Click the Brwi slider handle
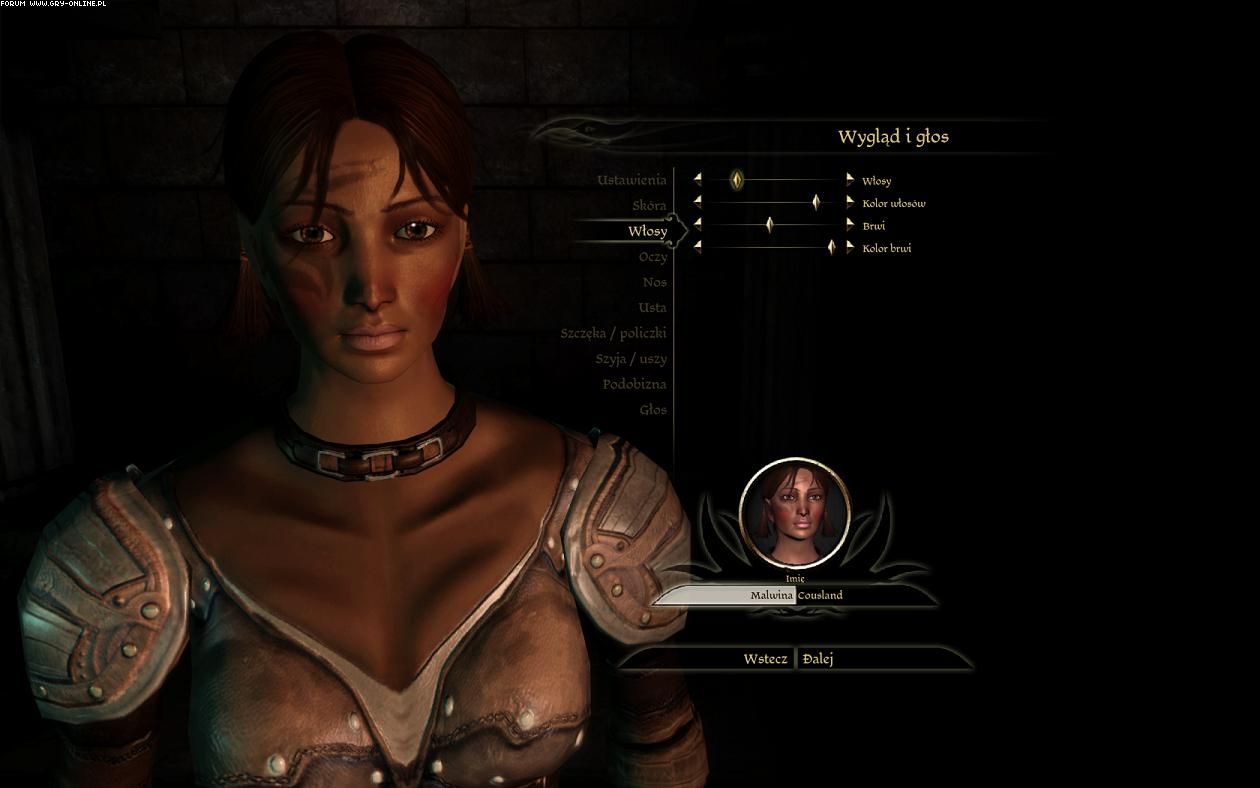This screenshot has width=1260, height=788. tap(769, 225)
